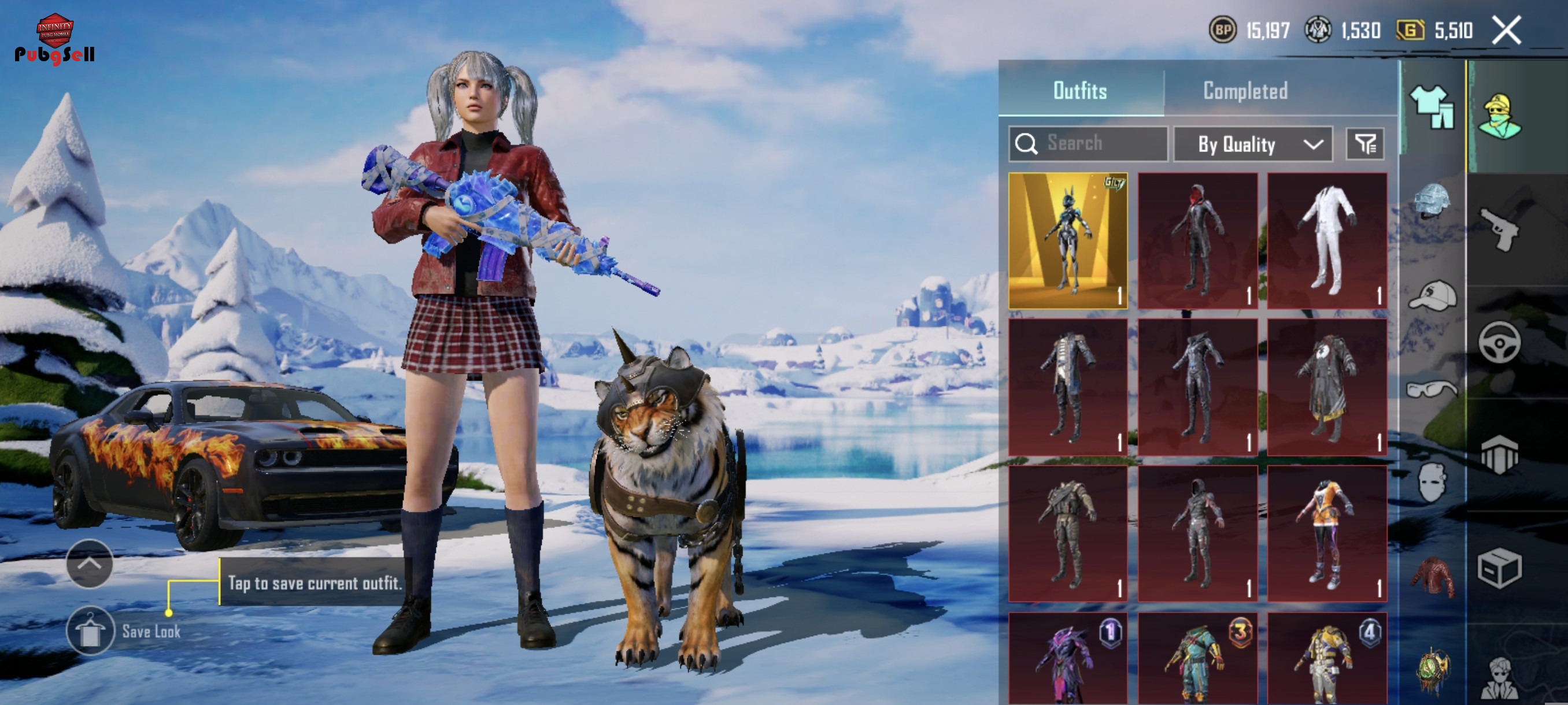
Task: Tap the Save Look button
Action: [x=91, y=631]
